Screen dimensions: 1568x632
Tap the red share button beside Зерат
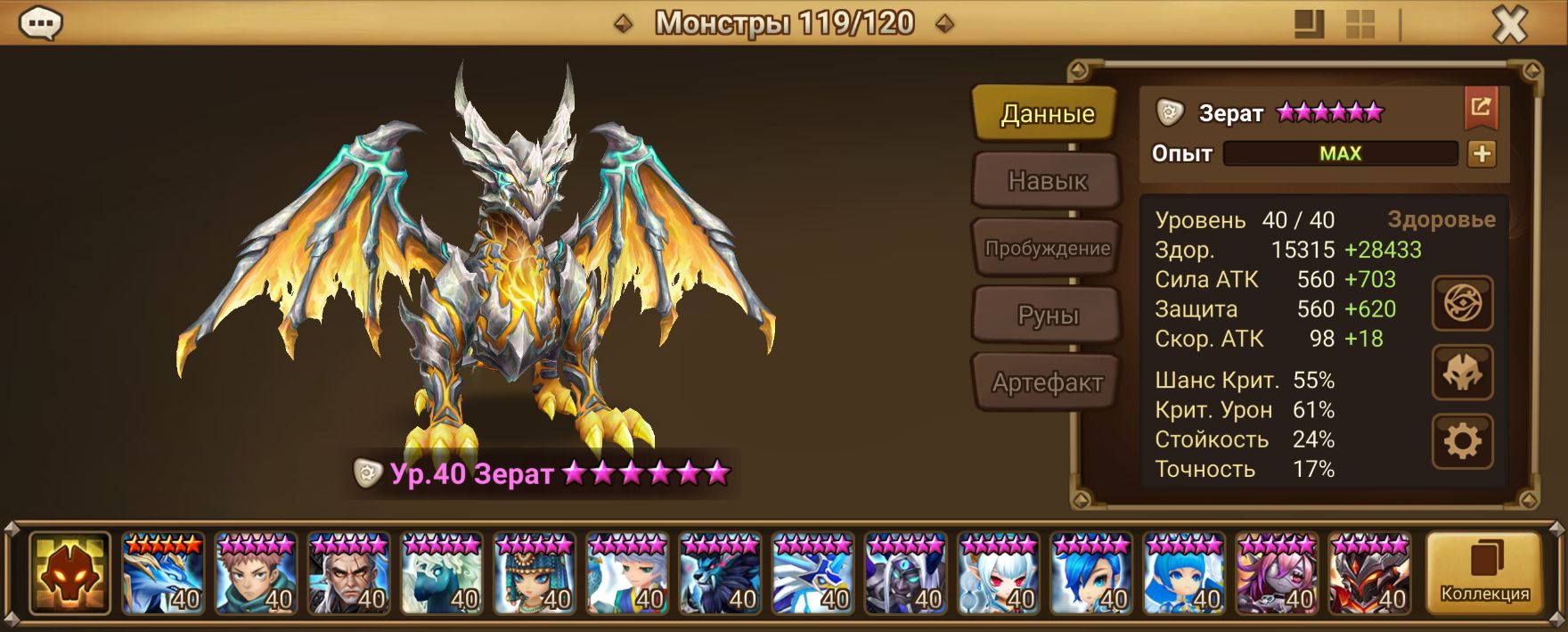(1480, 108)
